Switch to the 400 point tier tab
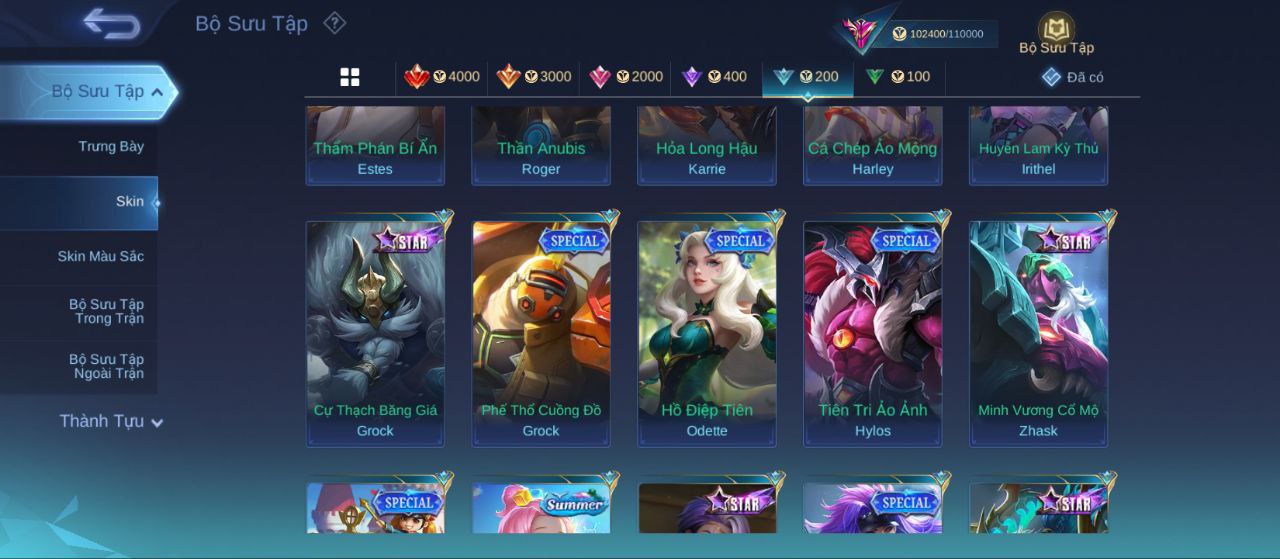Image resolution: width=1280 pixels, height=559 pixels. point(714,77)
